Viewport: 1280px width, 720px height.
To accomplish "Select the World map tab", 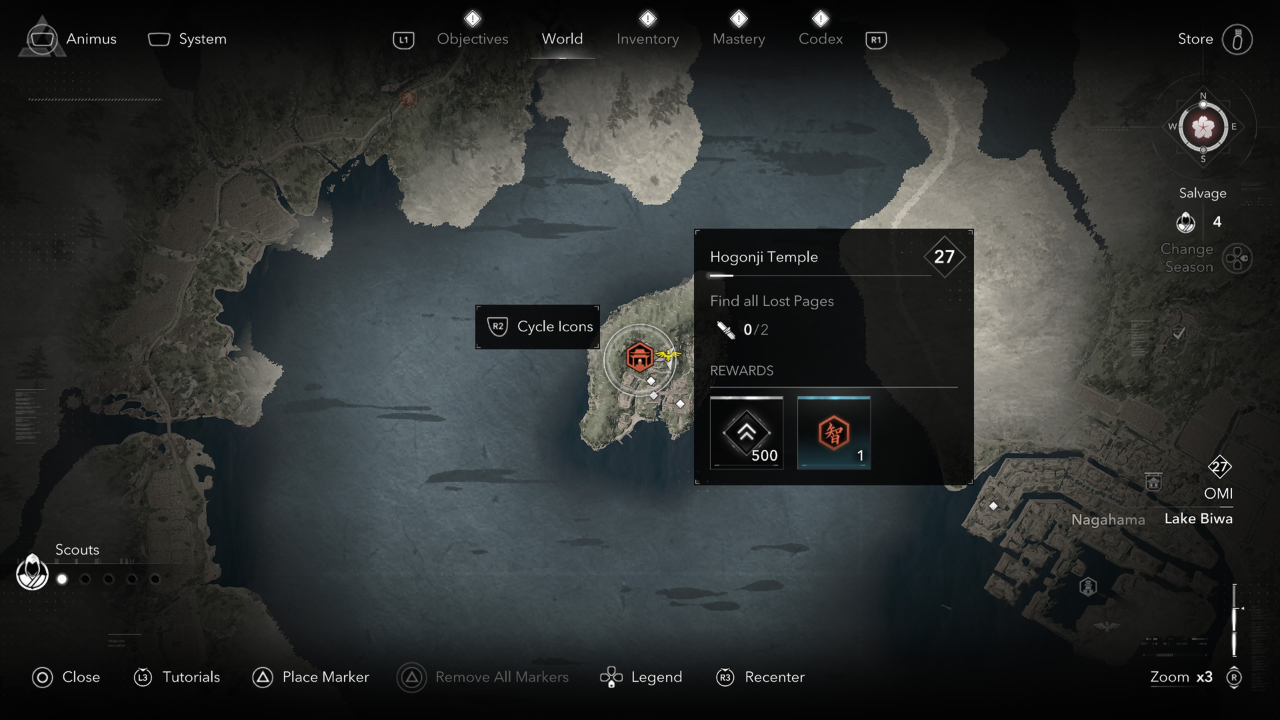I will 562,39.
